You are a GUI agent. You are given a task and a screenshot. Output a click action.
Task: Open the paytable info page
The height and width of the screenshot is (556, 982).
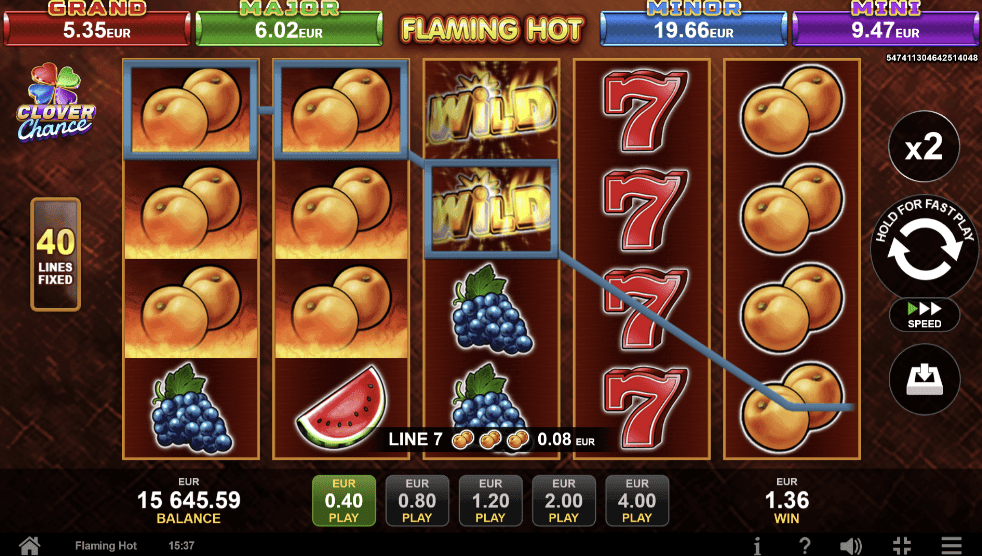coord(758,545)
